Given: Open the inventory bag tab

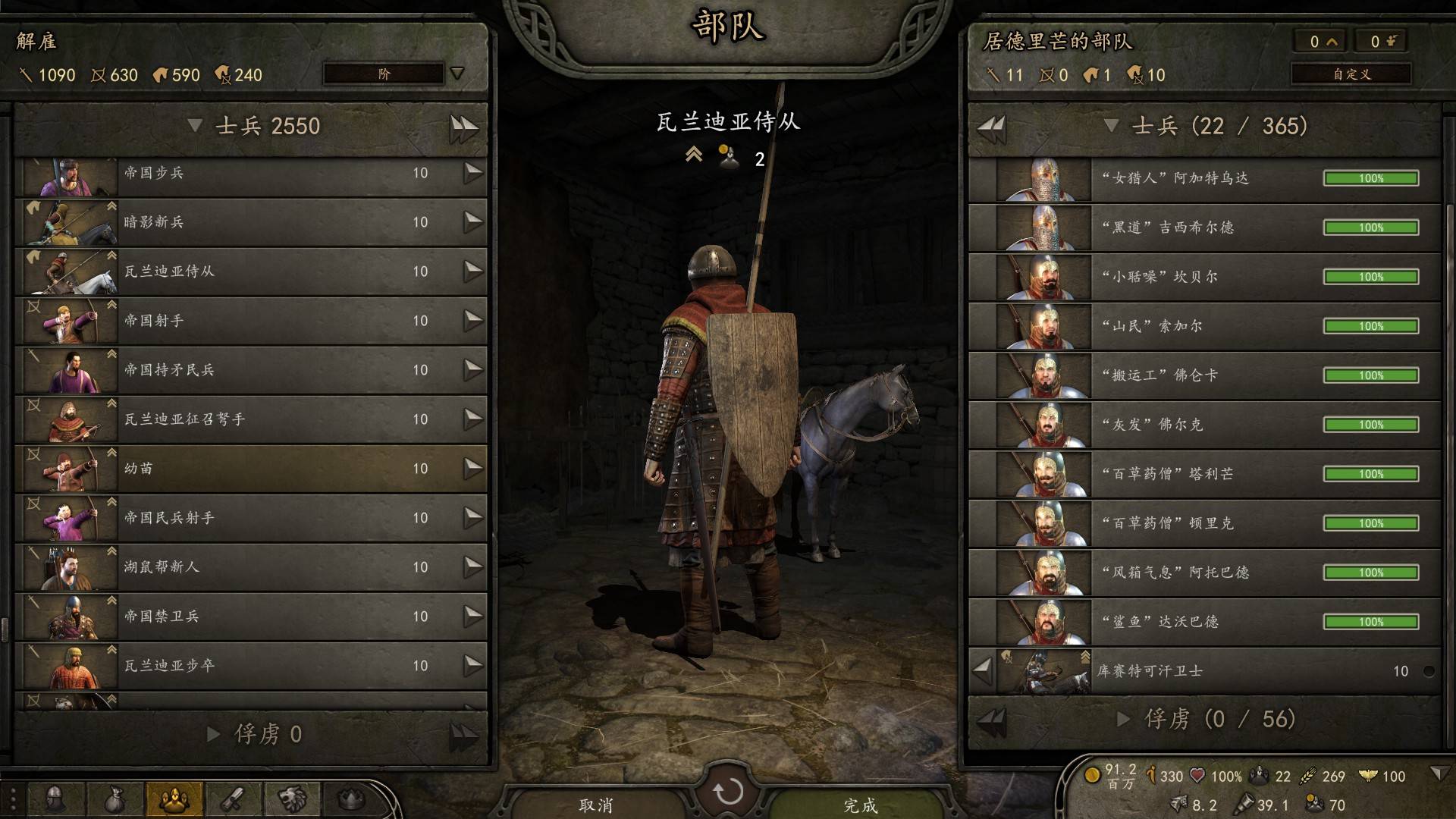Looking at the screenshot, I should (114, 799).
